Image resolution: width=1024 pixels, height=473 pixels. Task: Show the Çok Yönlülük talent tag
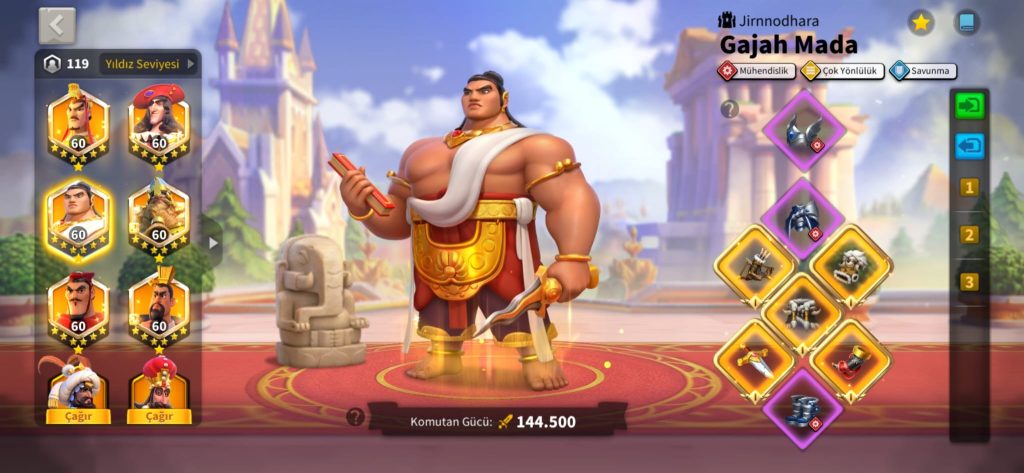click(x=840, y=71)
